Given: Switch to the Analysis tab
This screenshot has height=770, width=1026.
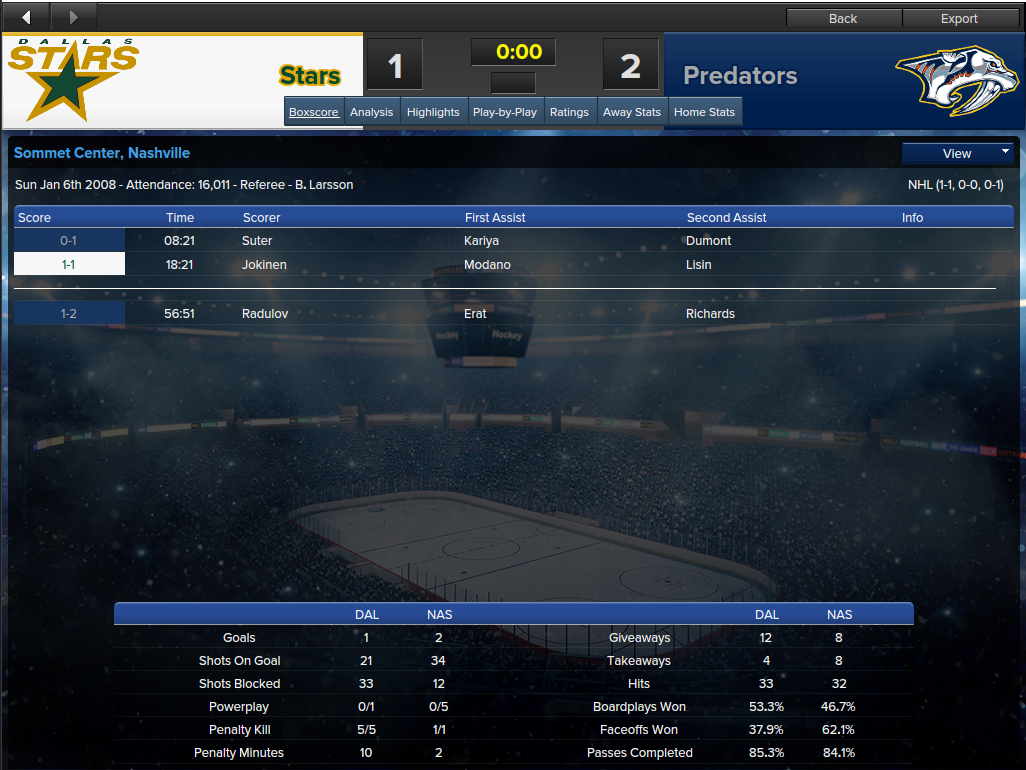Looking at the screenshot, I should tap(372, 112).
